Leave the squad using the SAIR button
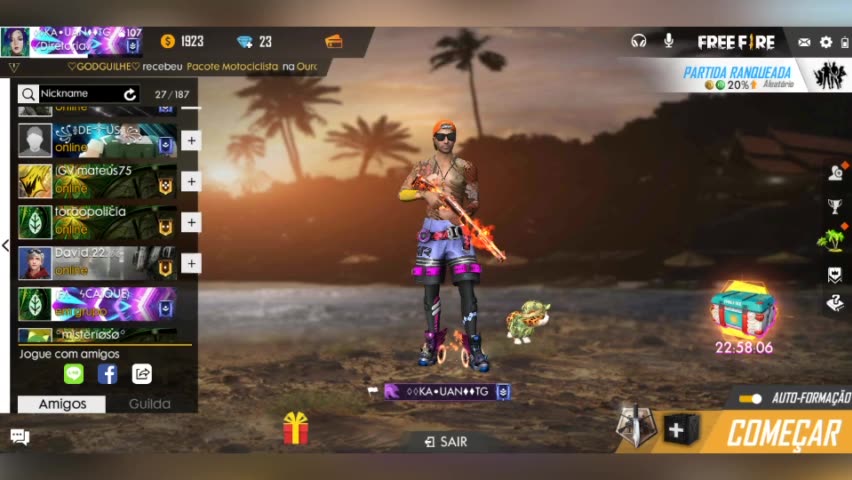The image size is (852, 480). coord(445,441)
